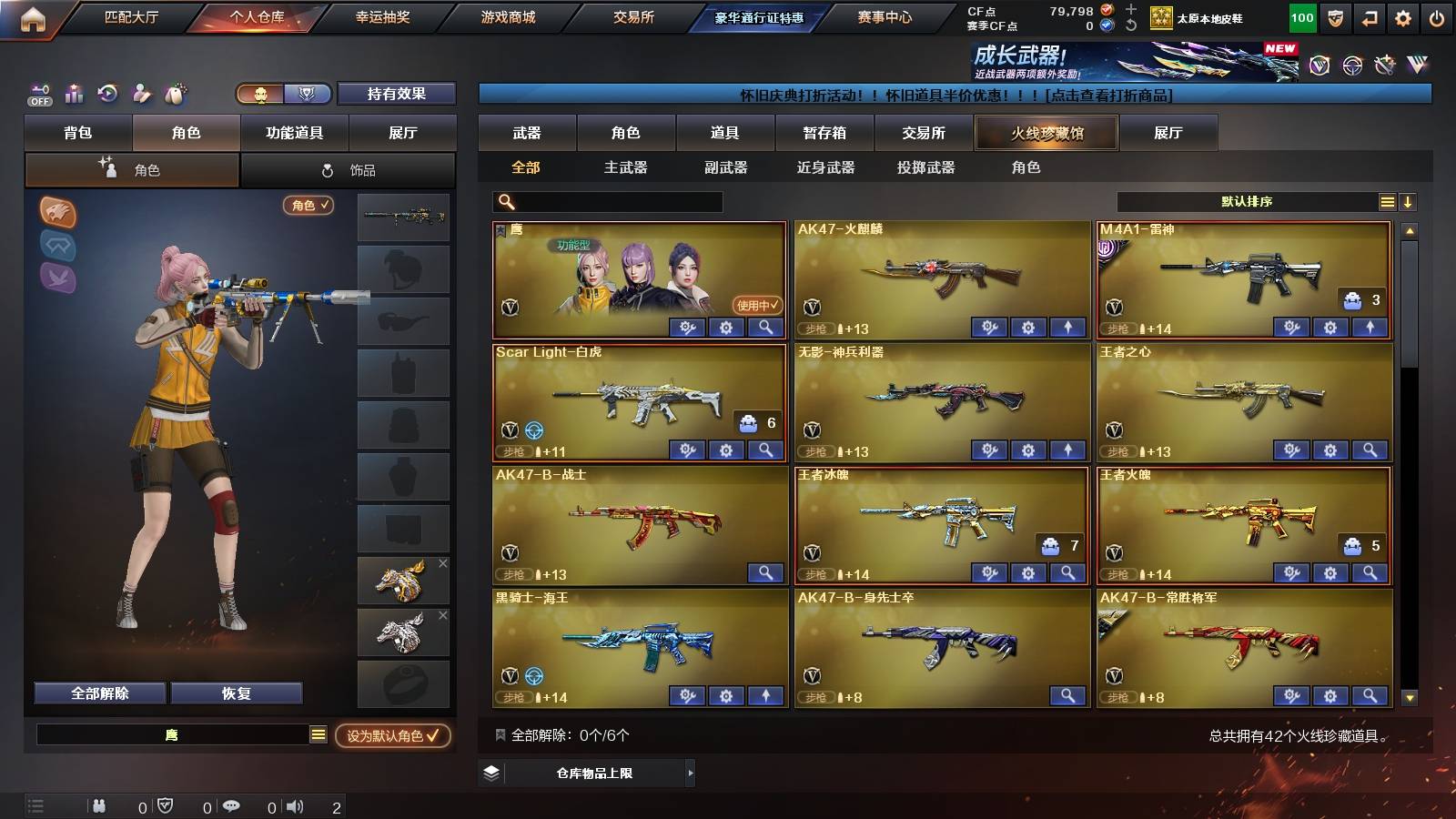Click the bar chart ranking icon top left
The height and width of the screenshot is (819, 1456).
coord(74,94)
